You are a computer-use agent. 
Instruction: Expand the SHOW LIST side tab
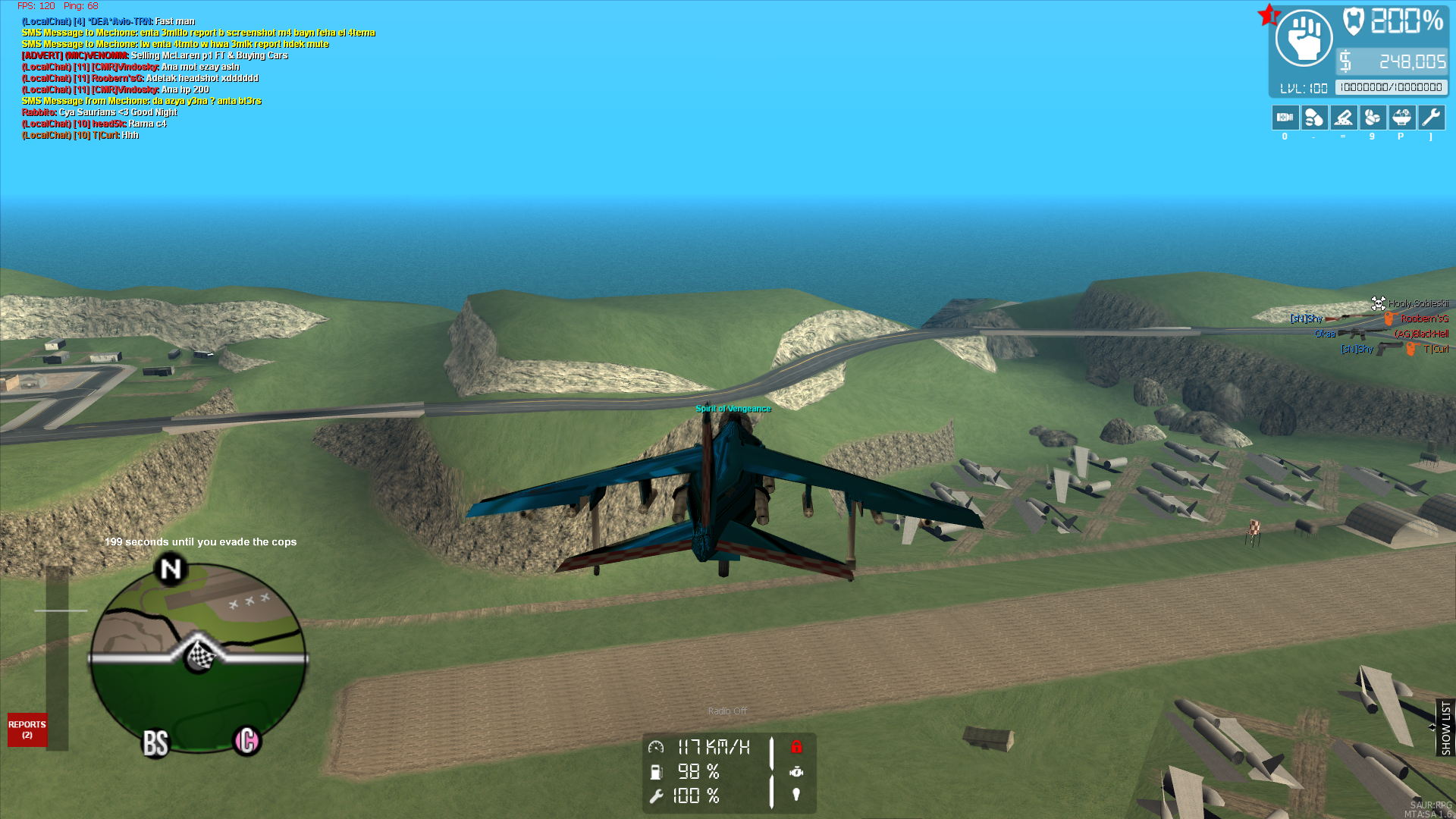click(1445, 727)
